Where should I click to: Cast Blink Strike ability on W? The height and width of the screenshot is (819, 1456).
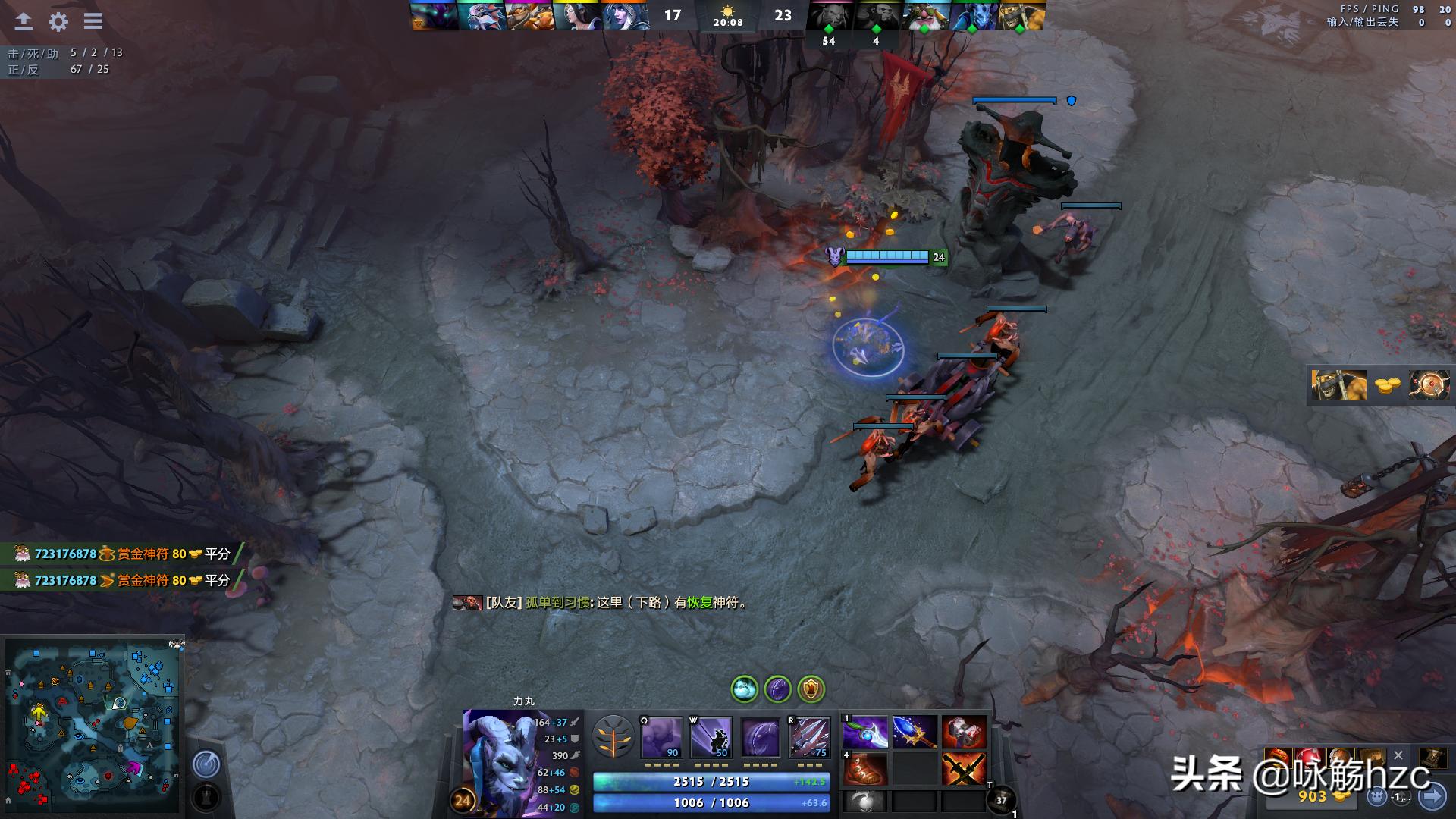click(x=711, y=737)
